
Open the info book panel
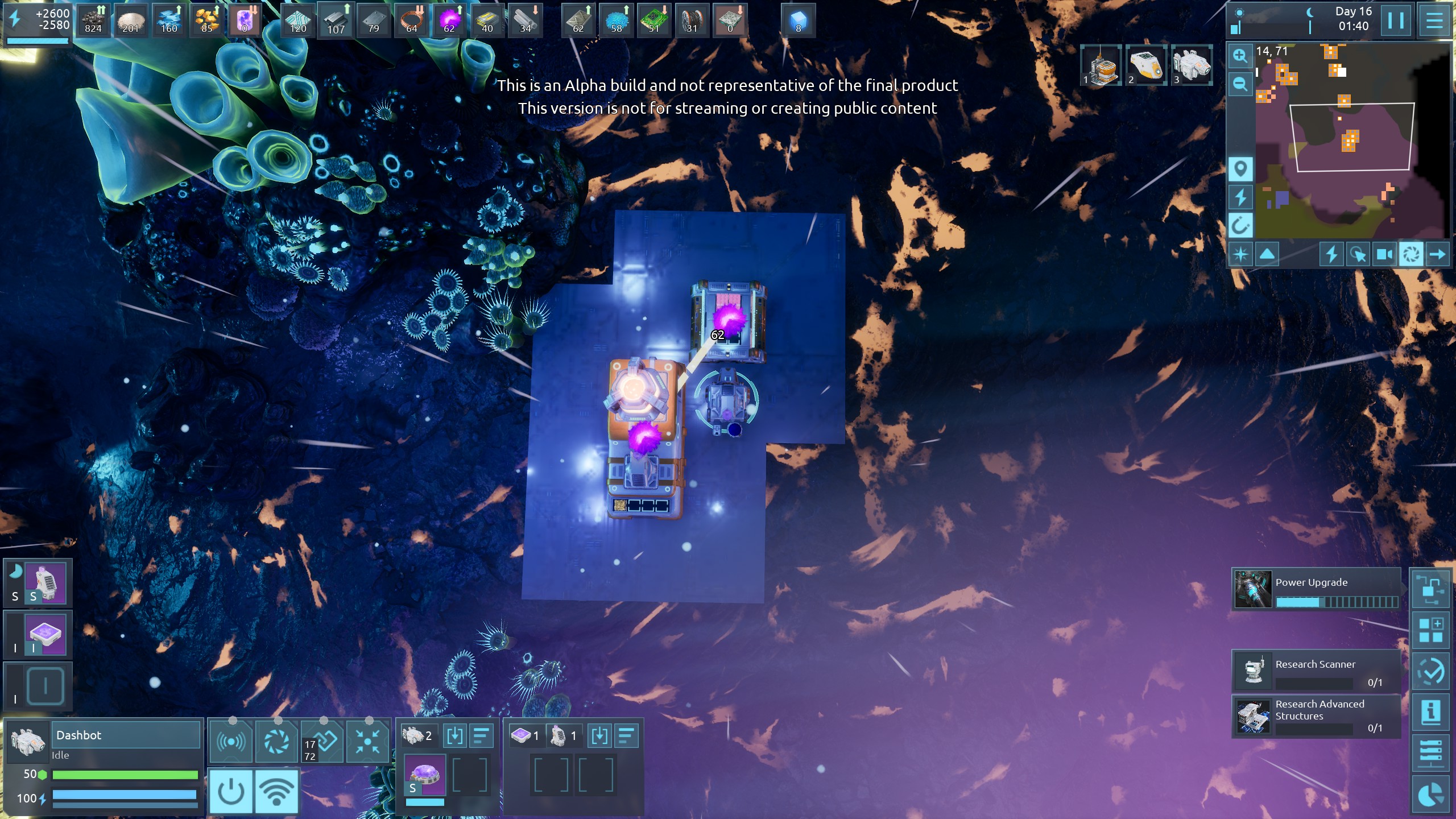[x=1430, y=712]
